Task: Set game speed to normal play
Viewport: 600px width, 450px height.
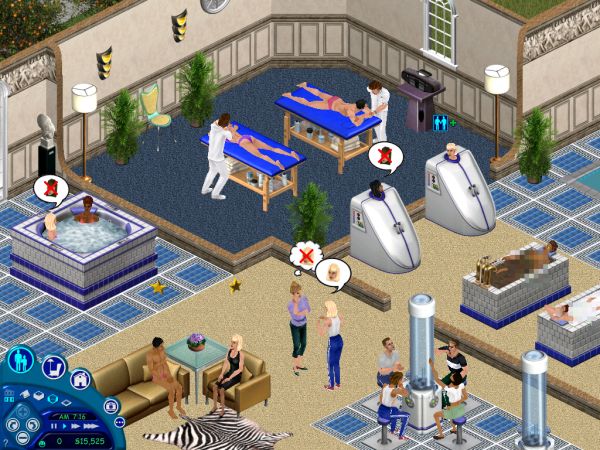Action: point(62,424)
